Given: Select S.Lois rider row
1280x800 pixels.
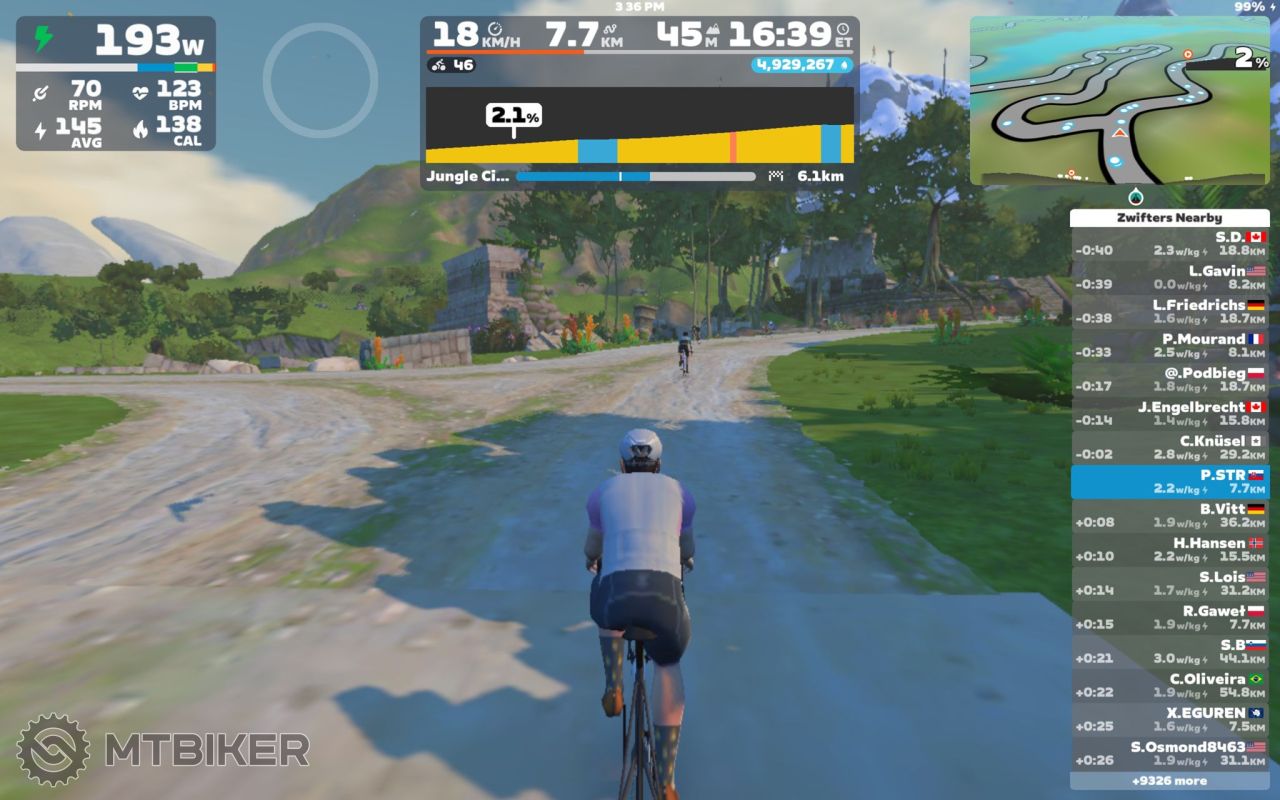Looking at the screenshot, I should pos(1169,584).
